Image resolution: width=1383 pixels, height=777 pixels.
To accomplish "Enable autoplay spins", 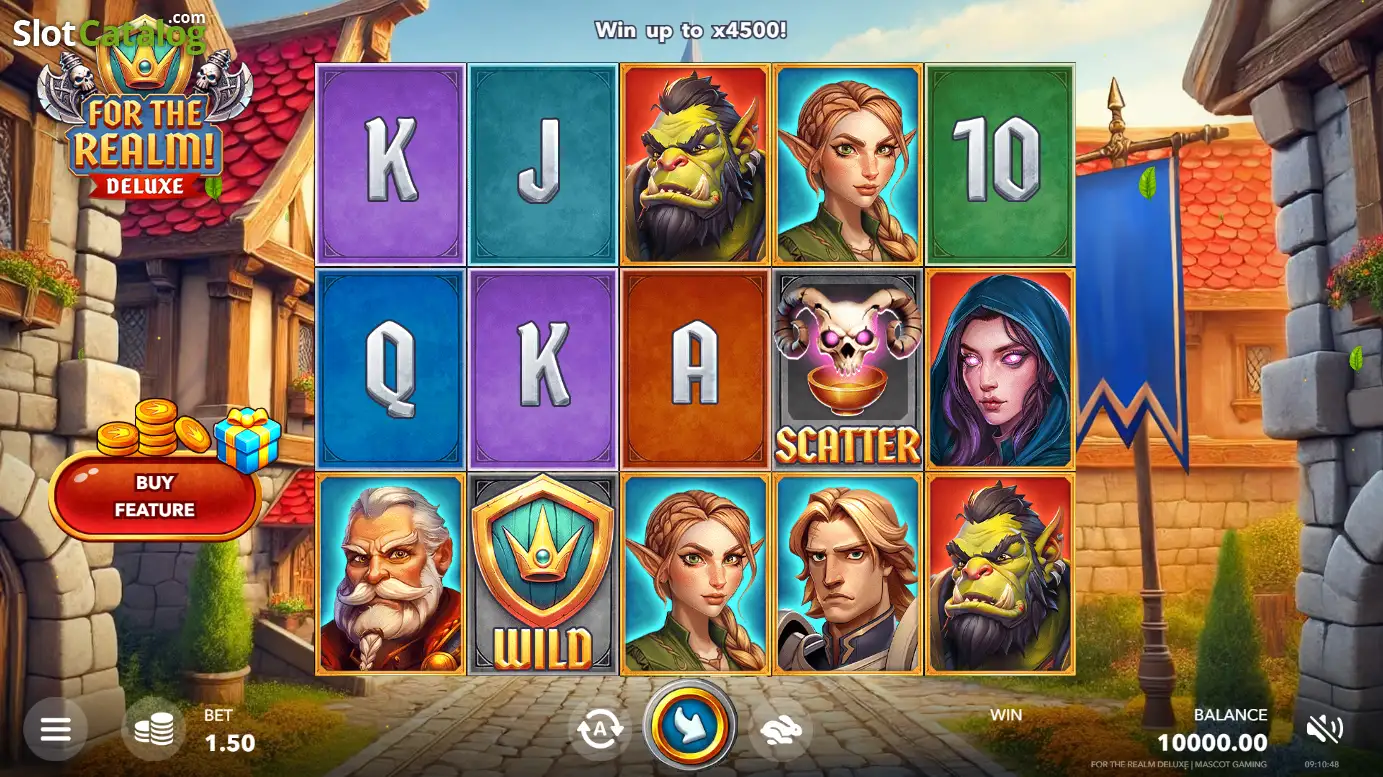I will click(600, 730).
